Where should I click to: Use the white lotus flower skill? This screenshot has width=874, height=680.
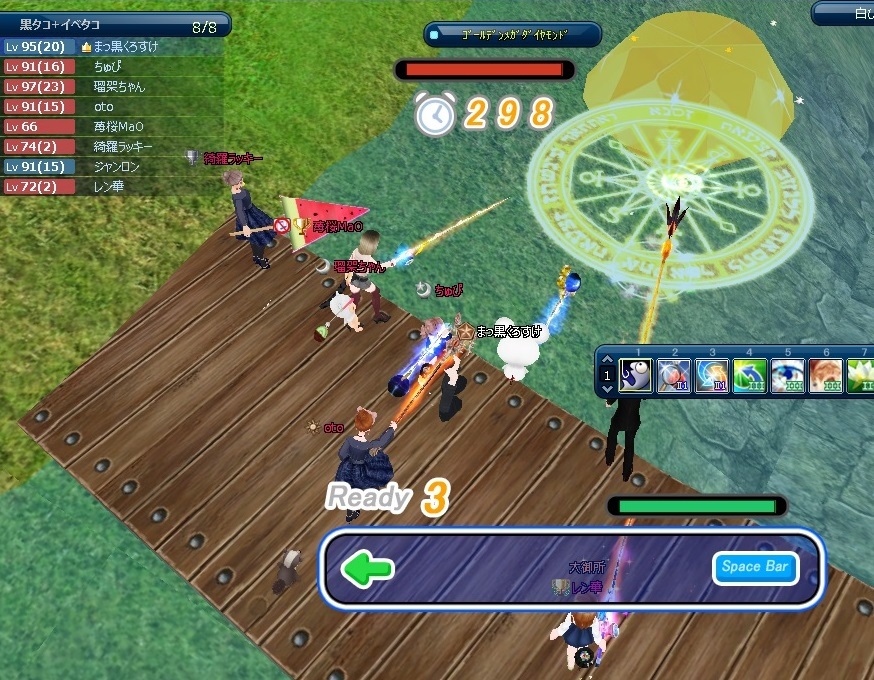tap(861, 376)
